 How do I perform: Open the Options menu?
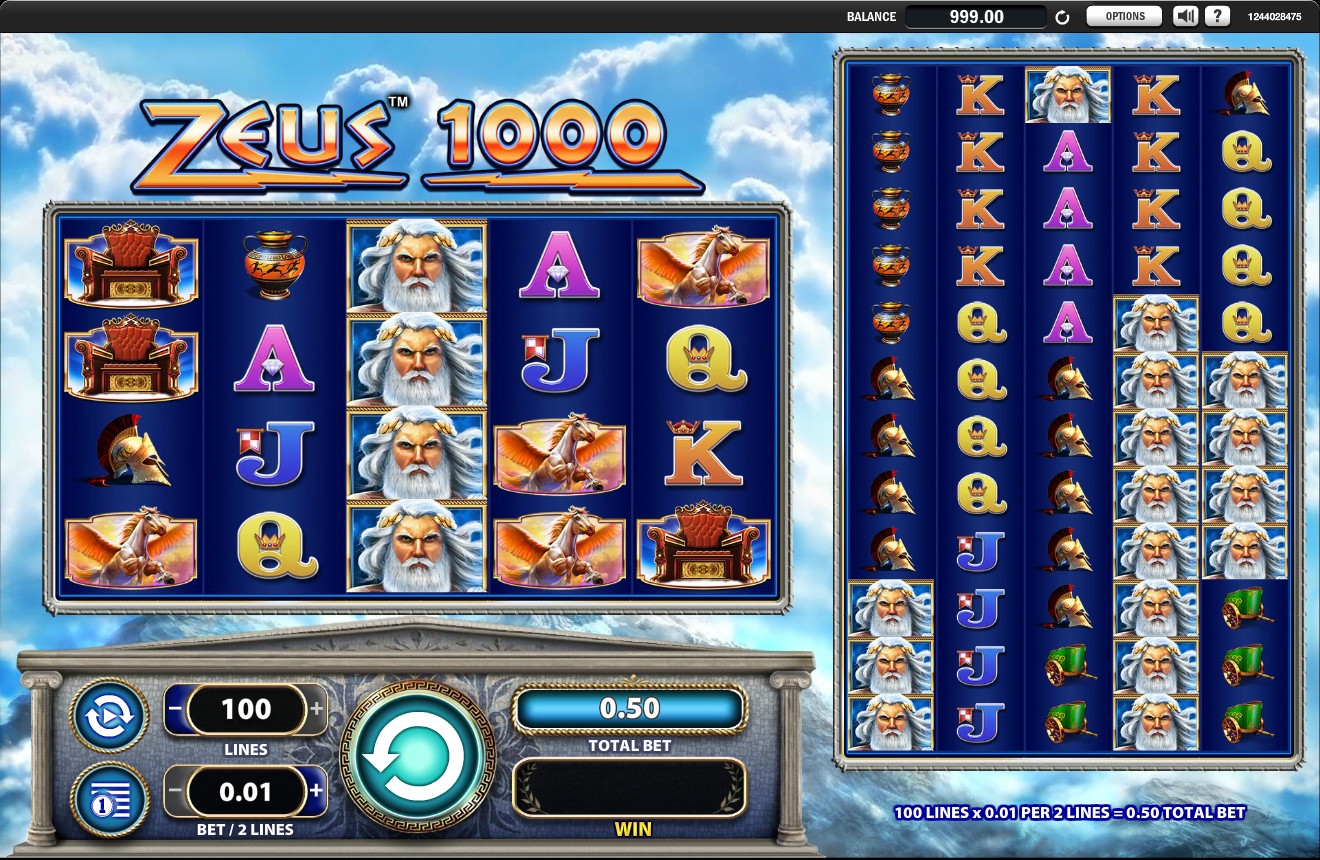click(1124, 16)
